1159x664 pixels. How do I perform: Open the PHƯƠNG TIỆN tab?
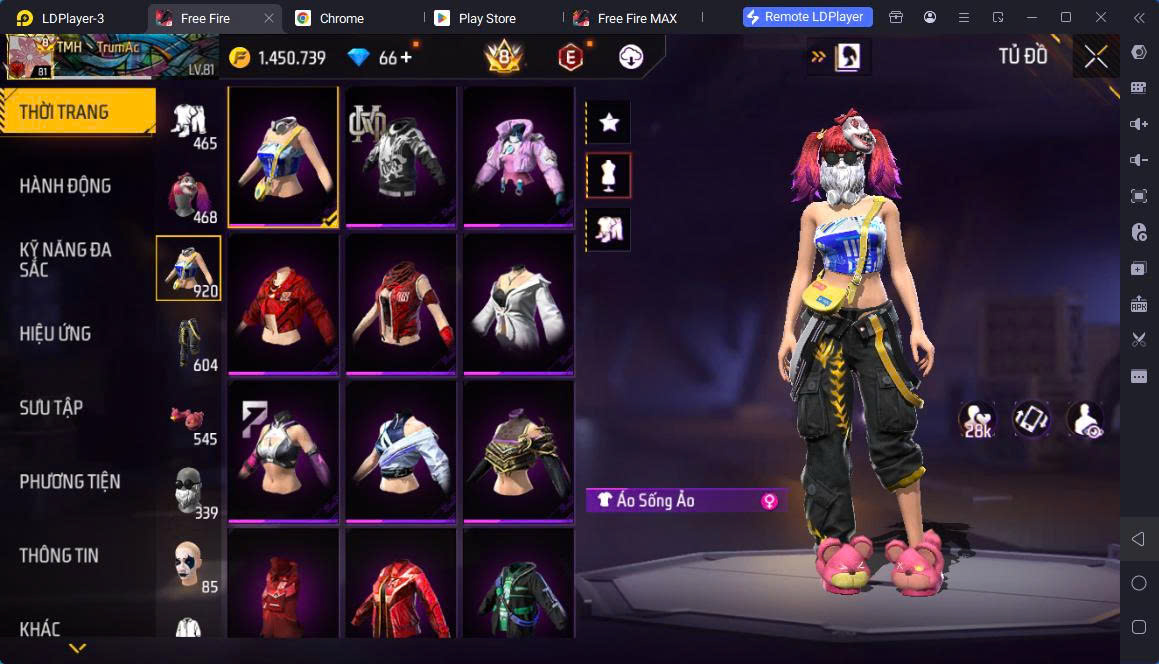pos(70,482)
